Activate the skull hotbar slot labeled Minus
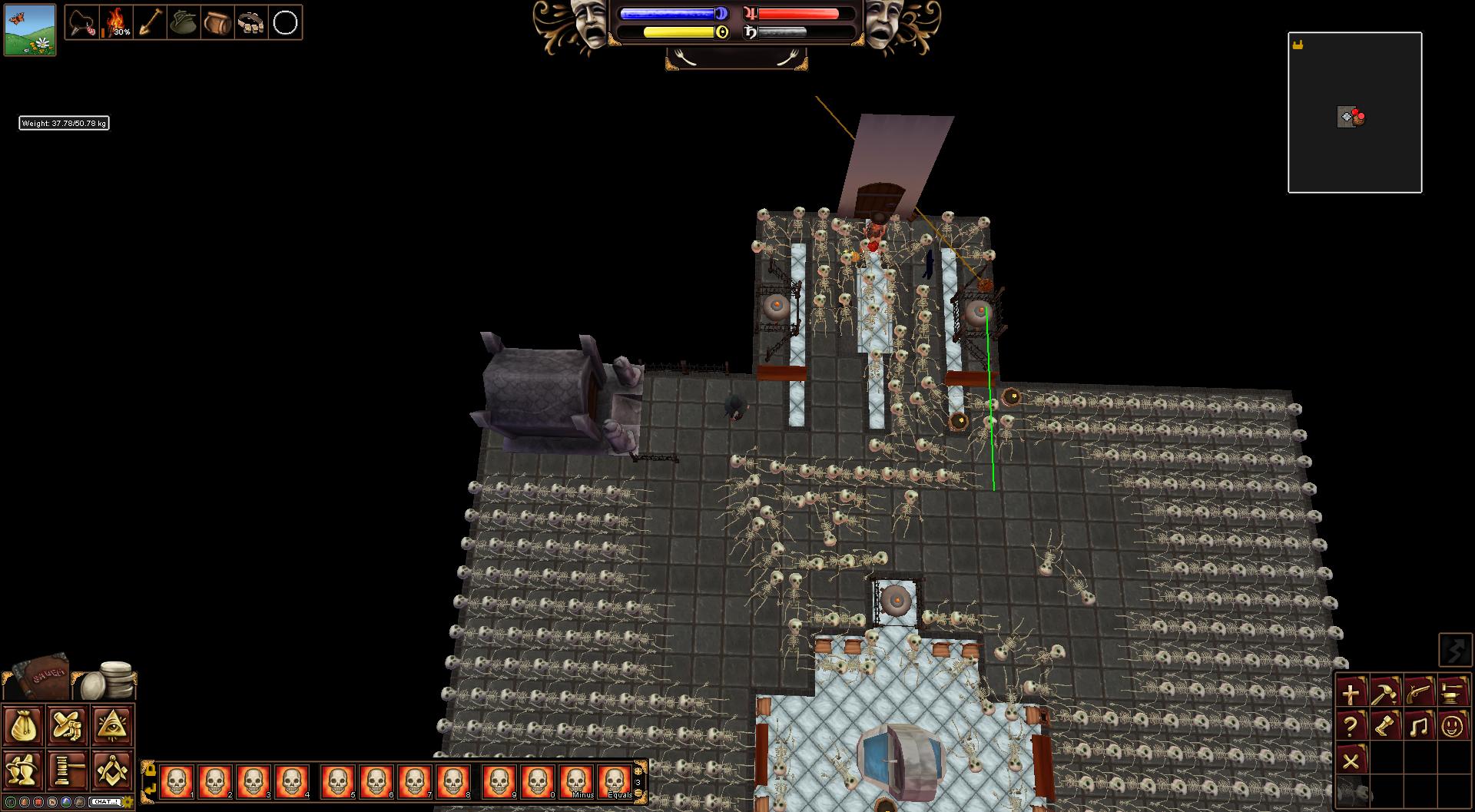Screen dimensions: 1475x812 click(576, 782)
